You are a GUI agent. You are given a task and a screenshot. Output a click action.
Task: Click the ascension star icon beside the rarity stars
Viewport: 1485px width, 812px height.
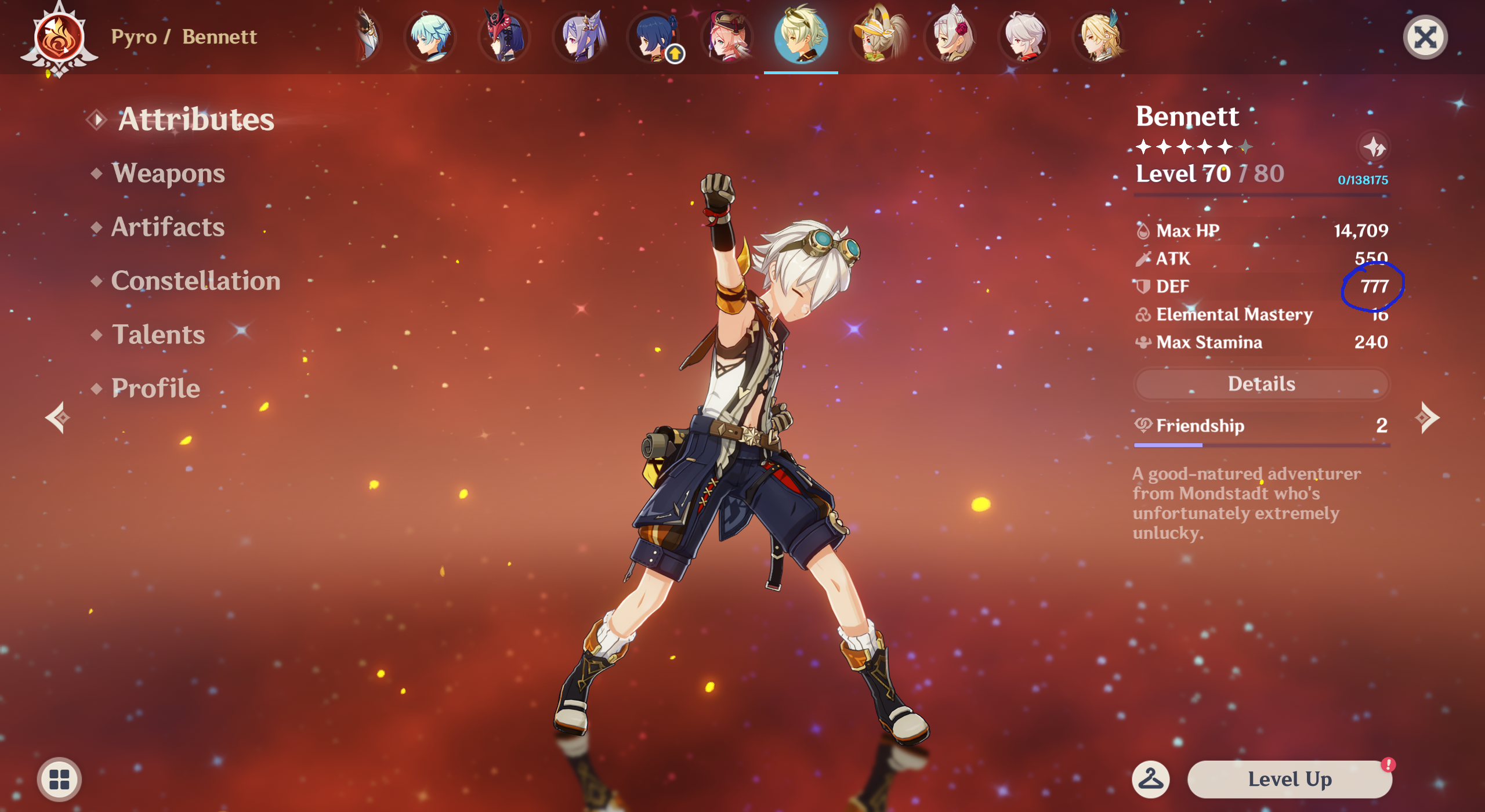[1373, 147]
